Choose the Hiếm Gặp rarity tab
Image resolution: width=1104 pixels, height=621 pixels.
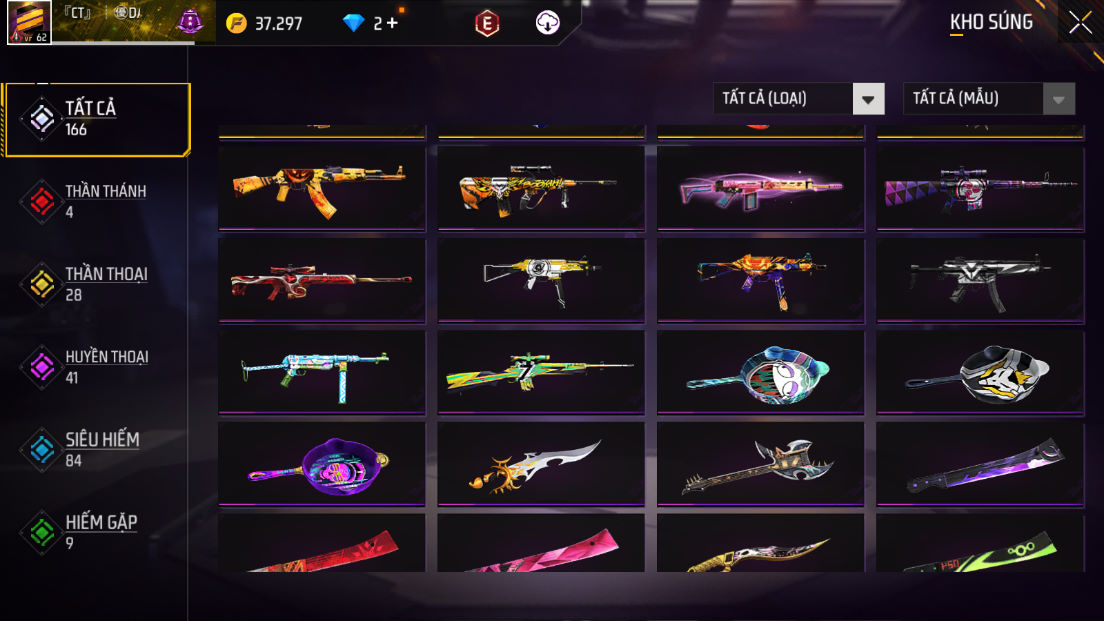point(96,532)
